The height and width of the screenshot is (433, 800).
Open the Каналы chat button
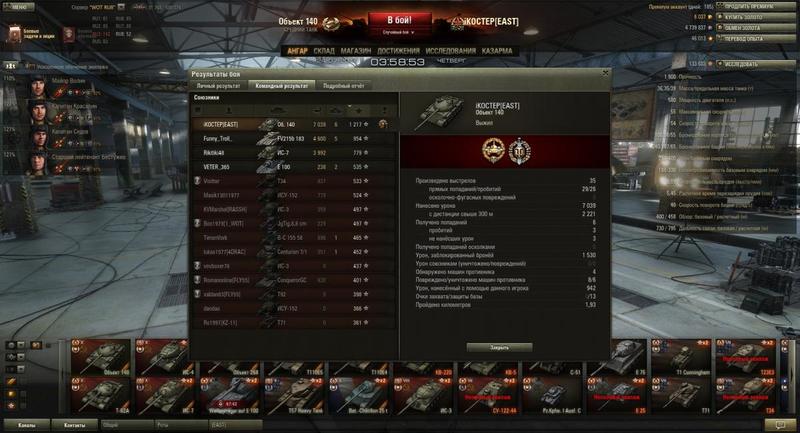[26, 425]
